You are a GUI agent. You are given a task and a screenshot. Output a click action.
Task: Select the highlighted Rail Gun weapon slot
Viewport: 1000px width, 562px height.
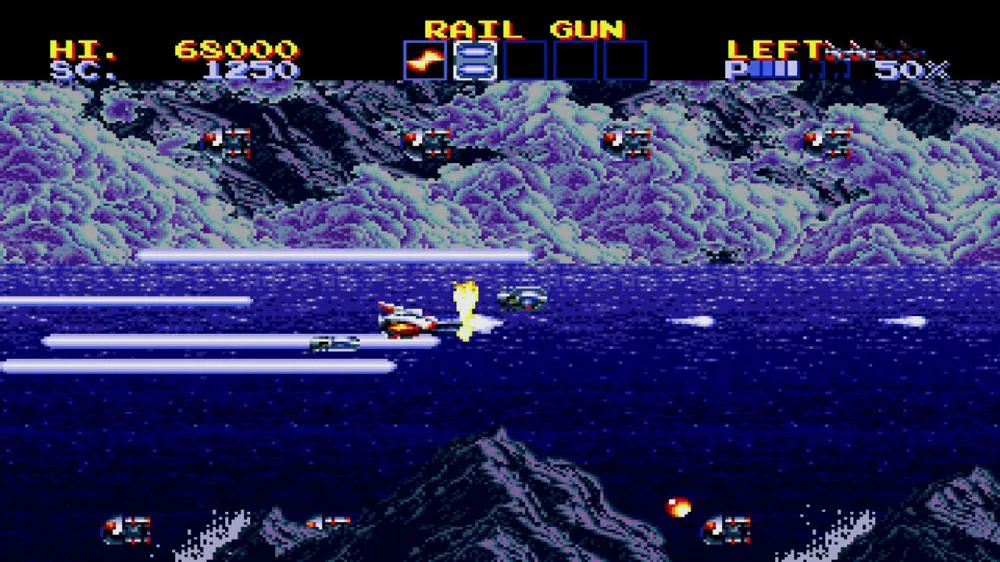click(474, 60)
